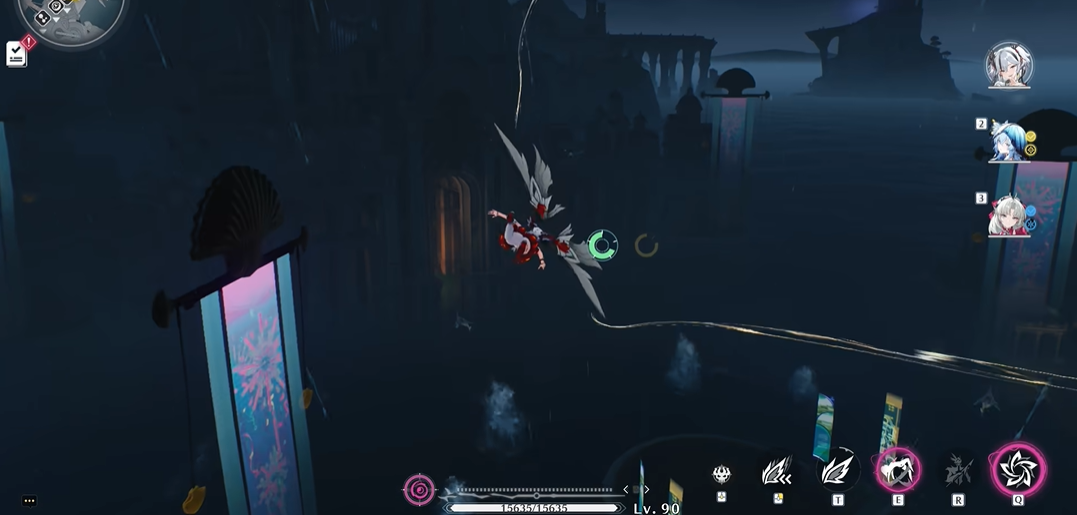1077x515 pixels.
Task: Switch to the red-ribbon white-haired party member
Action: click(1007, 215)
